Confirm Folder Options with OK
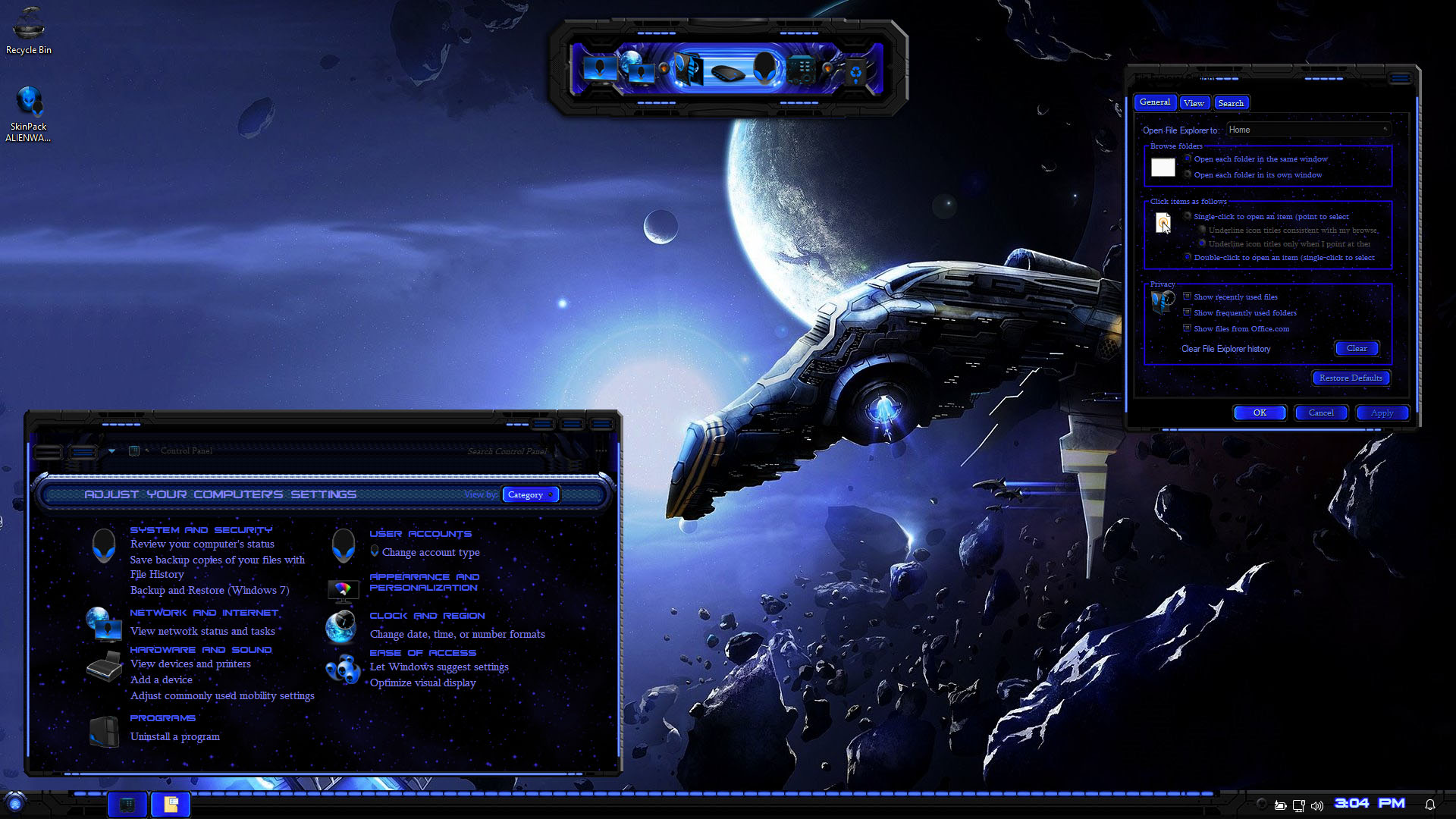The height and width of the screenshot is (819, 1456). pyautogui.click(x=1260, y=413)
